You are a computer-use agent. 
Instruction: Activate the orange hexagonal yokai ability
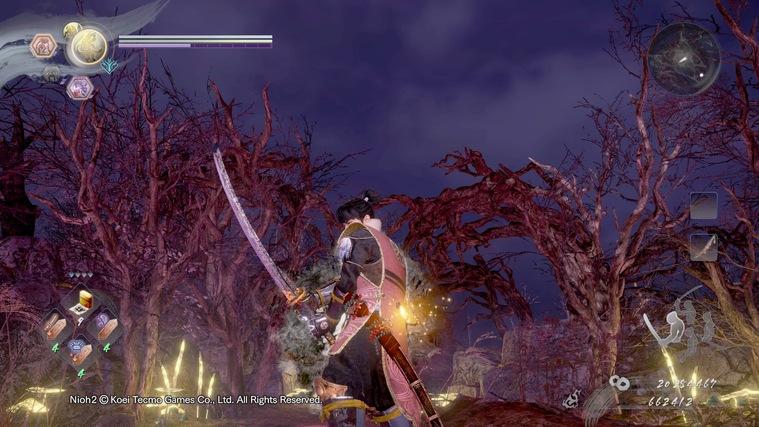tap(44, 46)
